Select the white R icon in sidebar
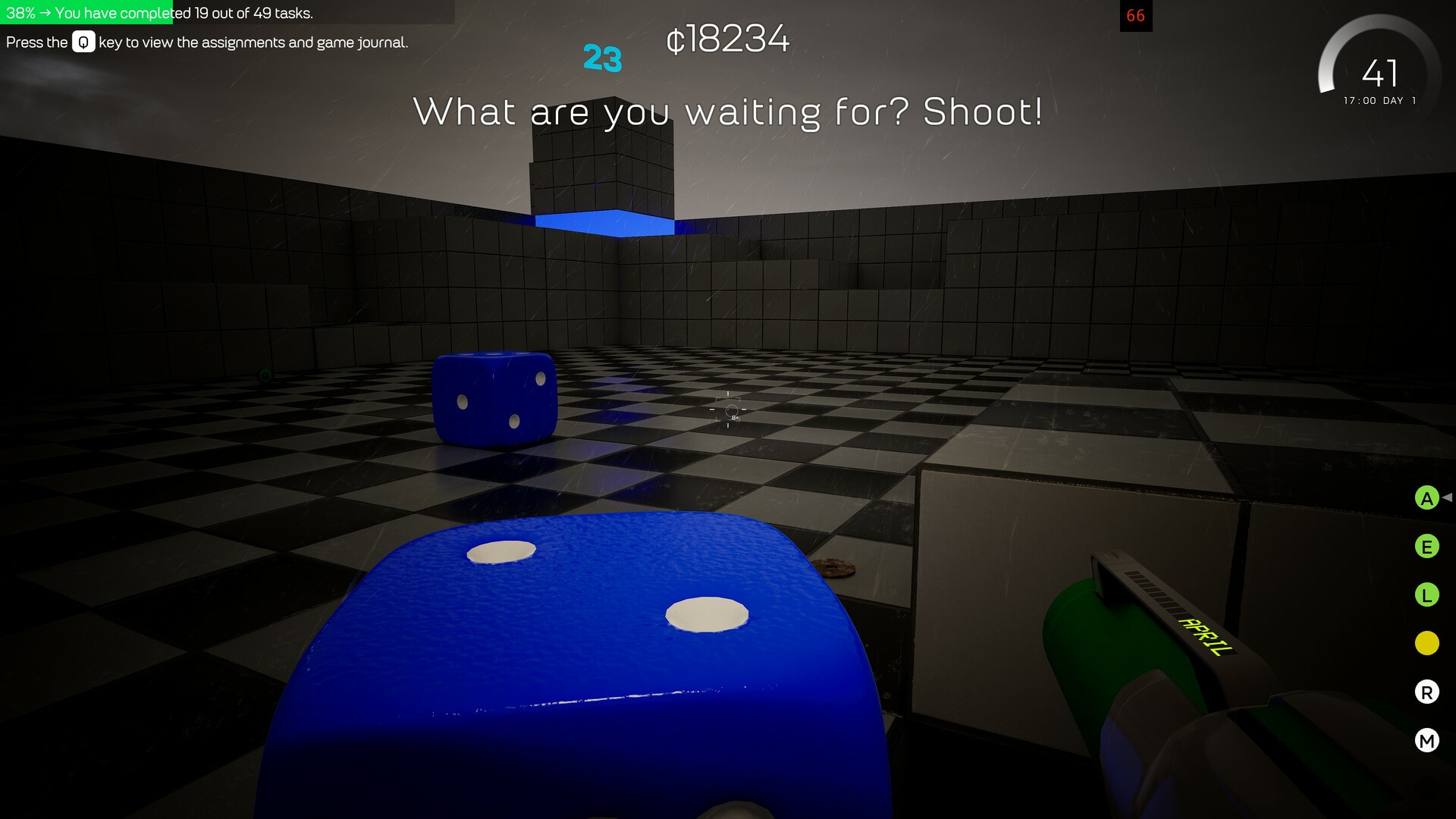 (1427, 692)
